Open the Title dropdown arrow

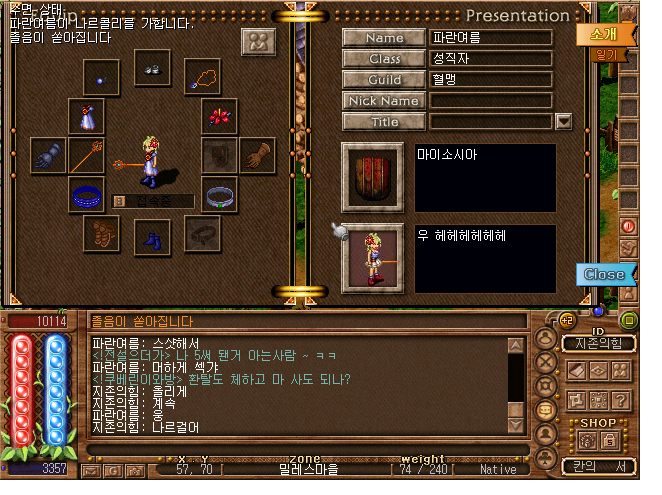coord(563,121)
